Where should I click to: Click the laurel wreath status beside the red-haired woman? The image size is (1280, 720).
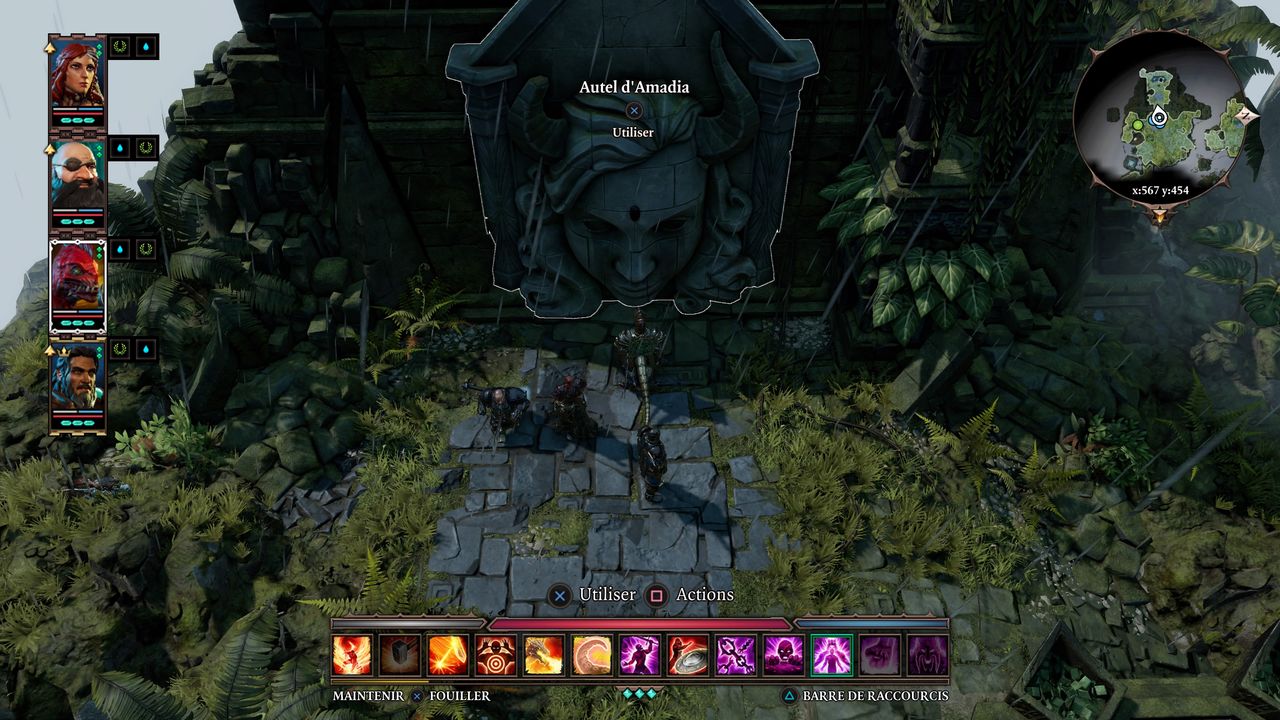120,46
